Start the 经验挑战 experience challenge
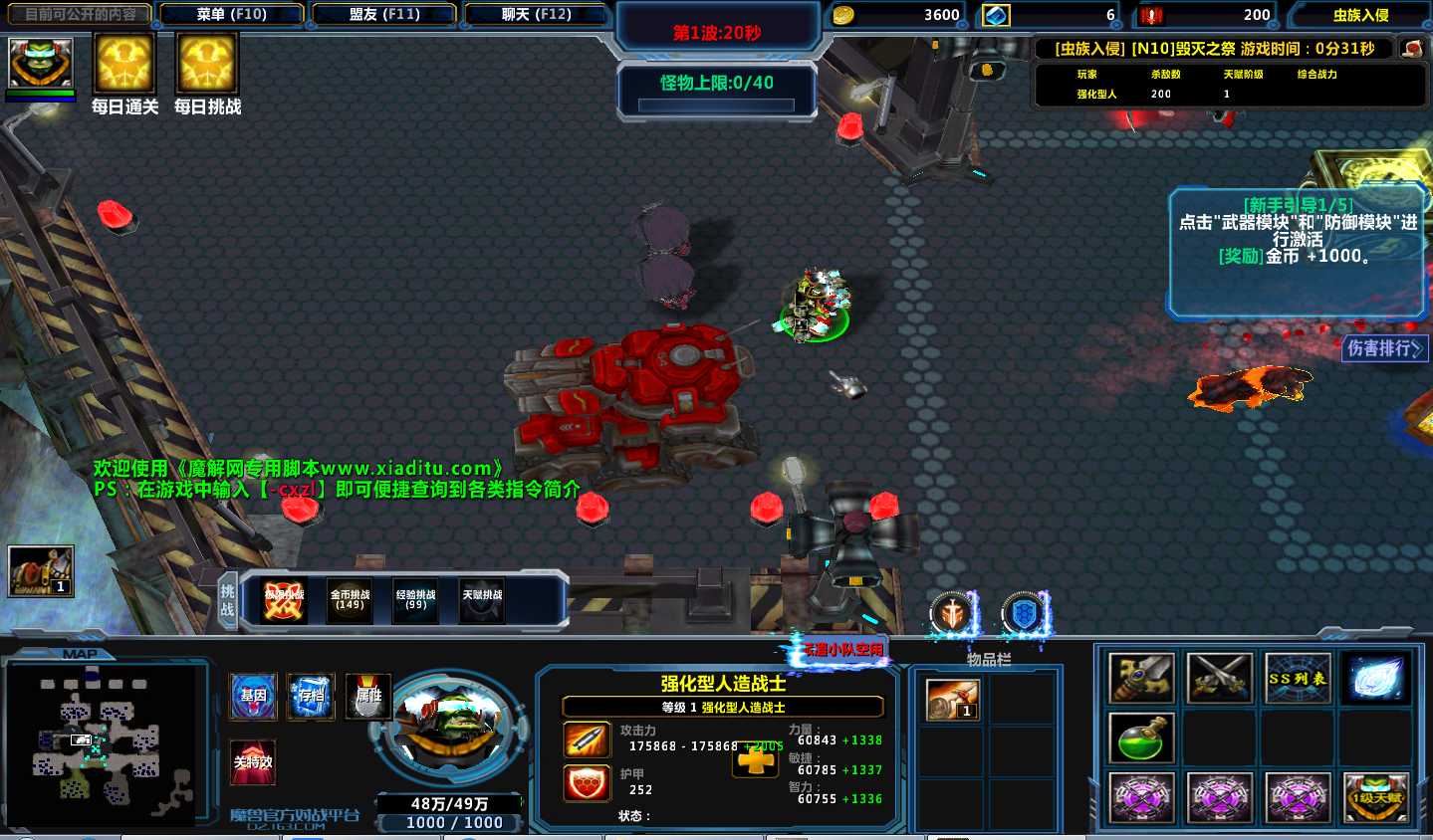Viewport: 1433px width, 840px height. click(415, 600)
